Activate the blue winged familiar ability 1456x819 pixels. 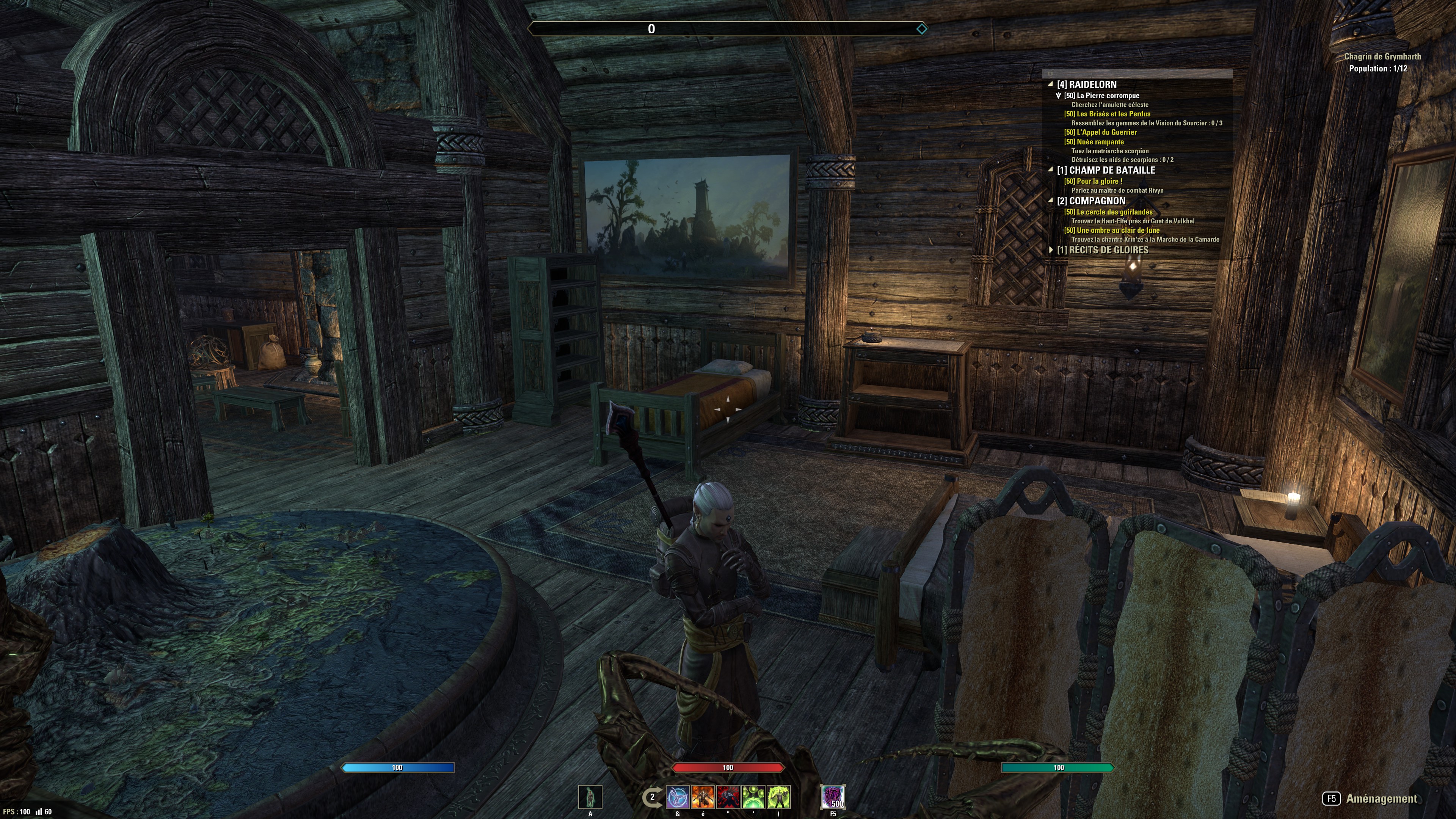point(678,797)
